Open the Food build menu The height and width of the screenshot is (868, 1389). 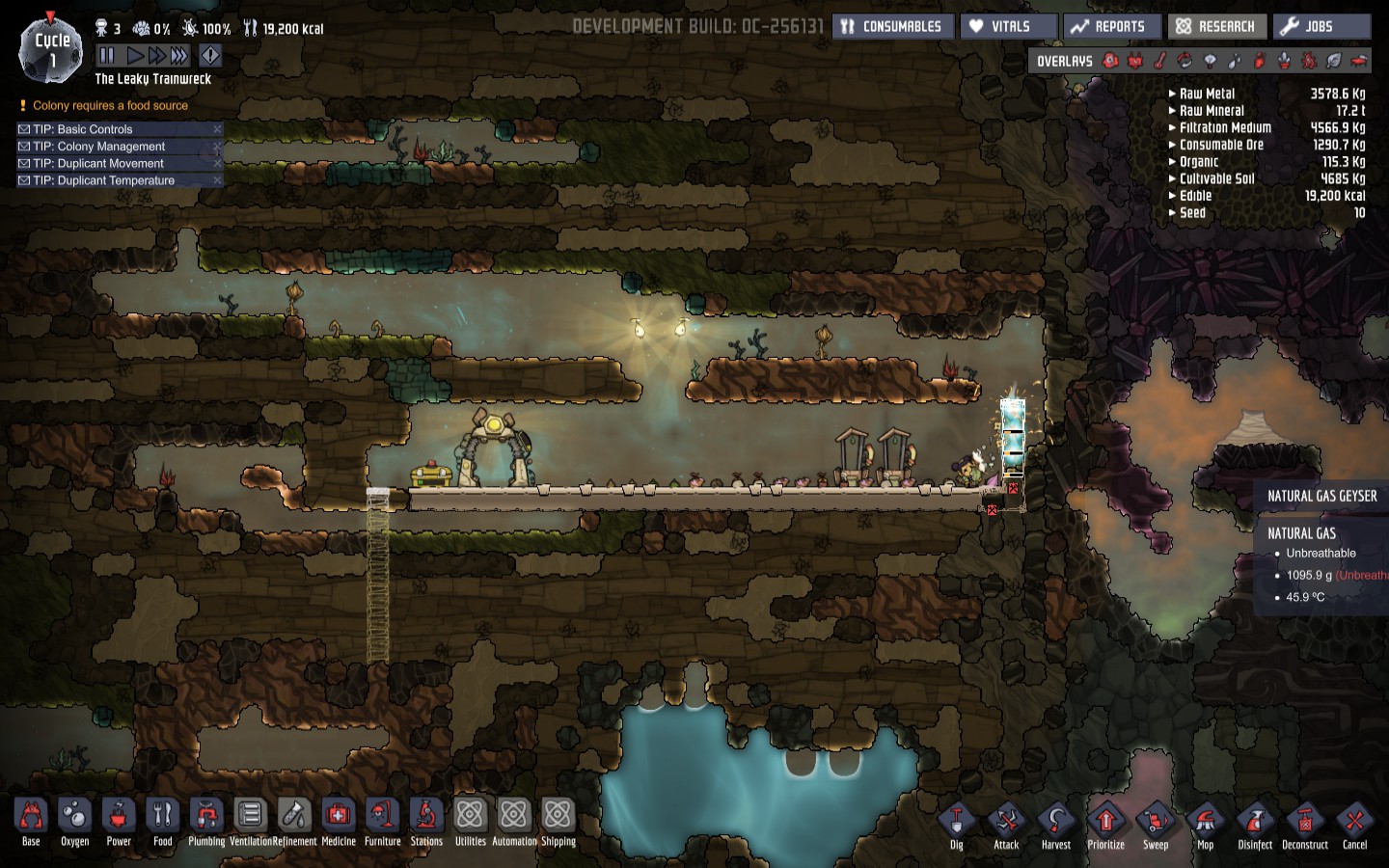tap(163, 822)
